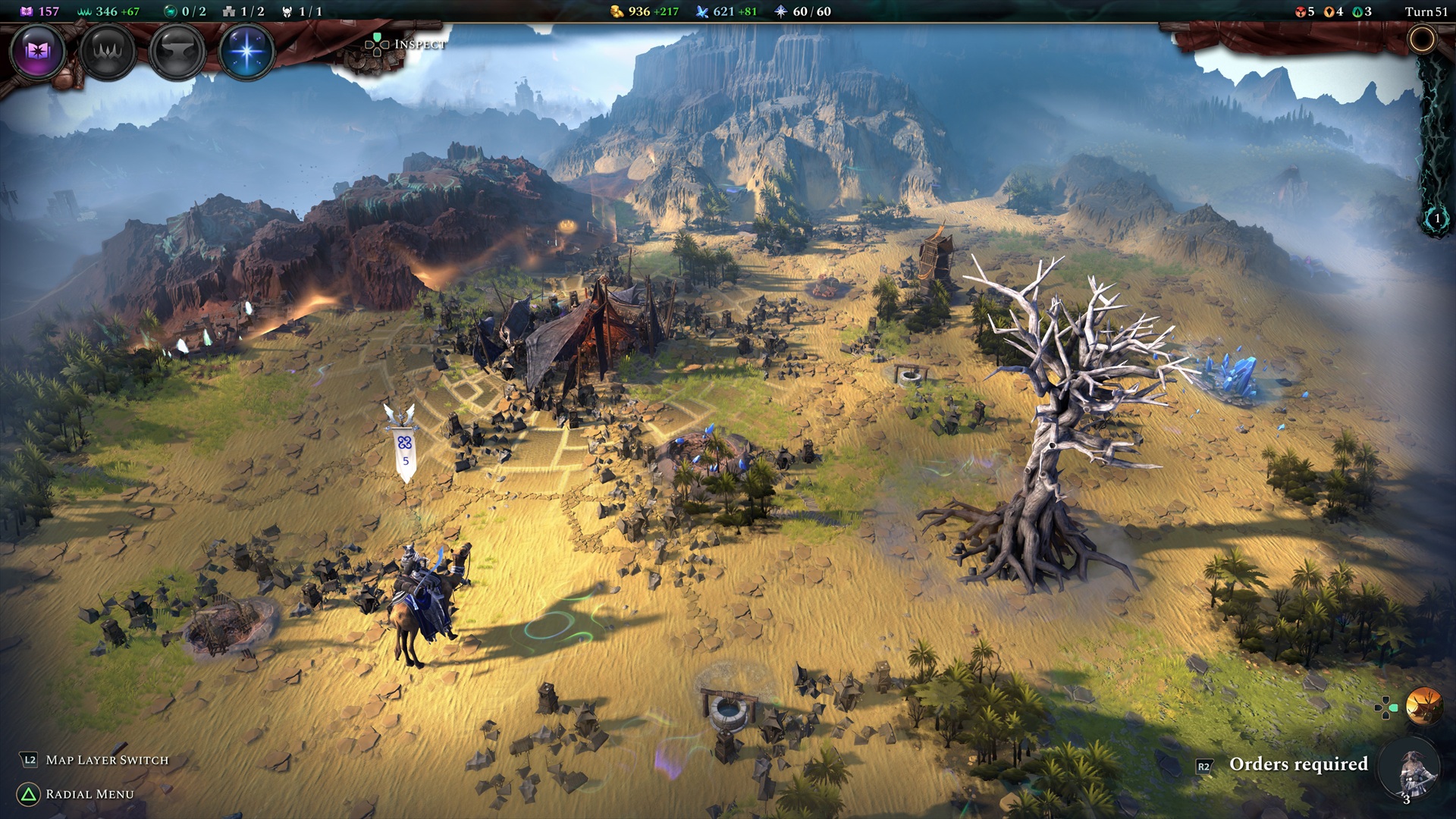Select the orange war camp portrait

(x=1423, y=707)
